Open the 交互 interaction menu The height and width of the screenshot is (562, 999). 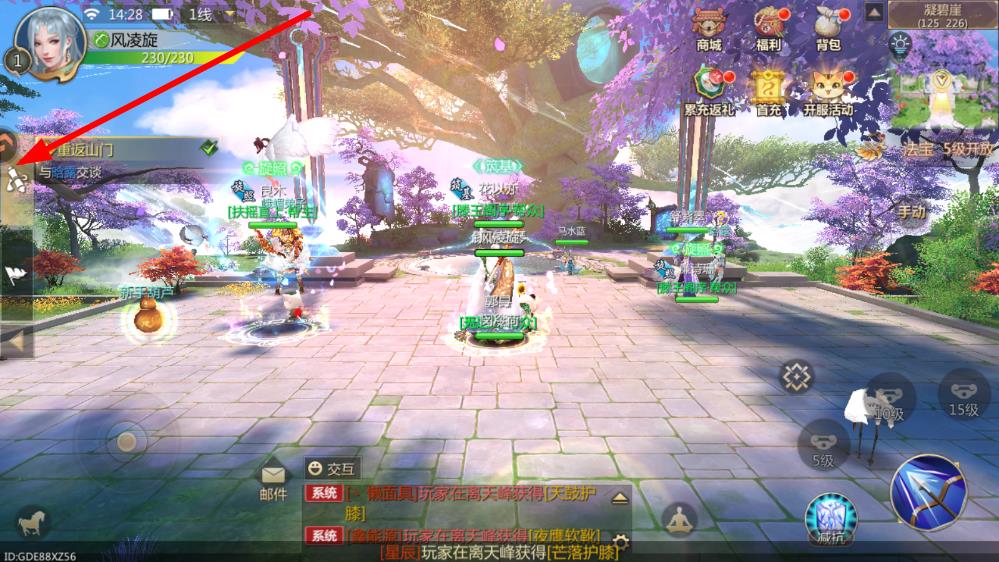coord(333,467)
